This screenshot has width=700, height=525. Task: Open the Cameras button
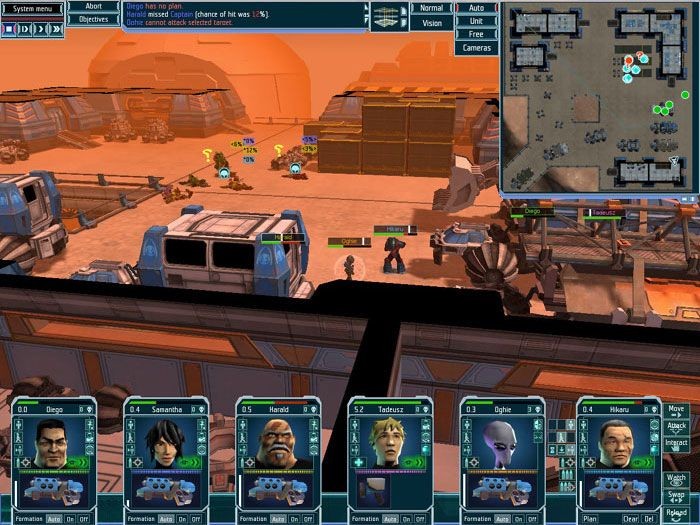tap(476, 47)
